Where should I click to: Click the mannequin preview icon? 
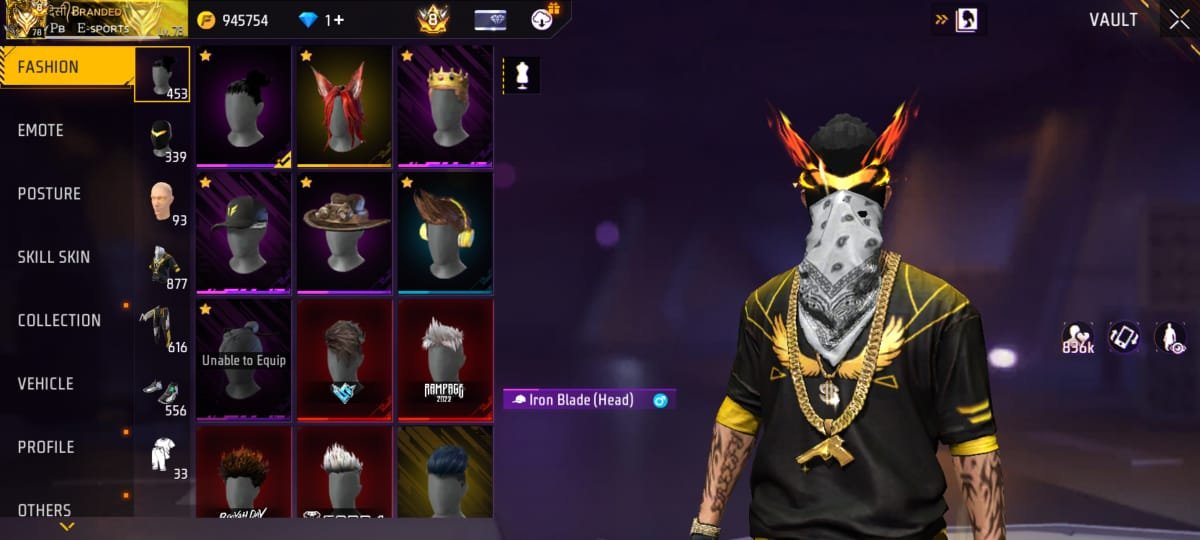tap(521, 75)
